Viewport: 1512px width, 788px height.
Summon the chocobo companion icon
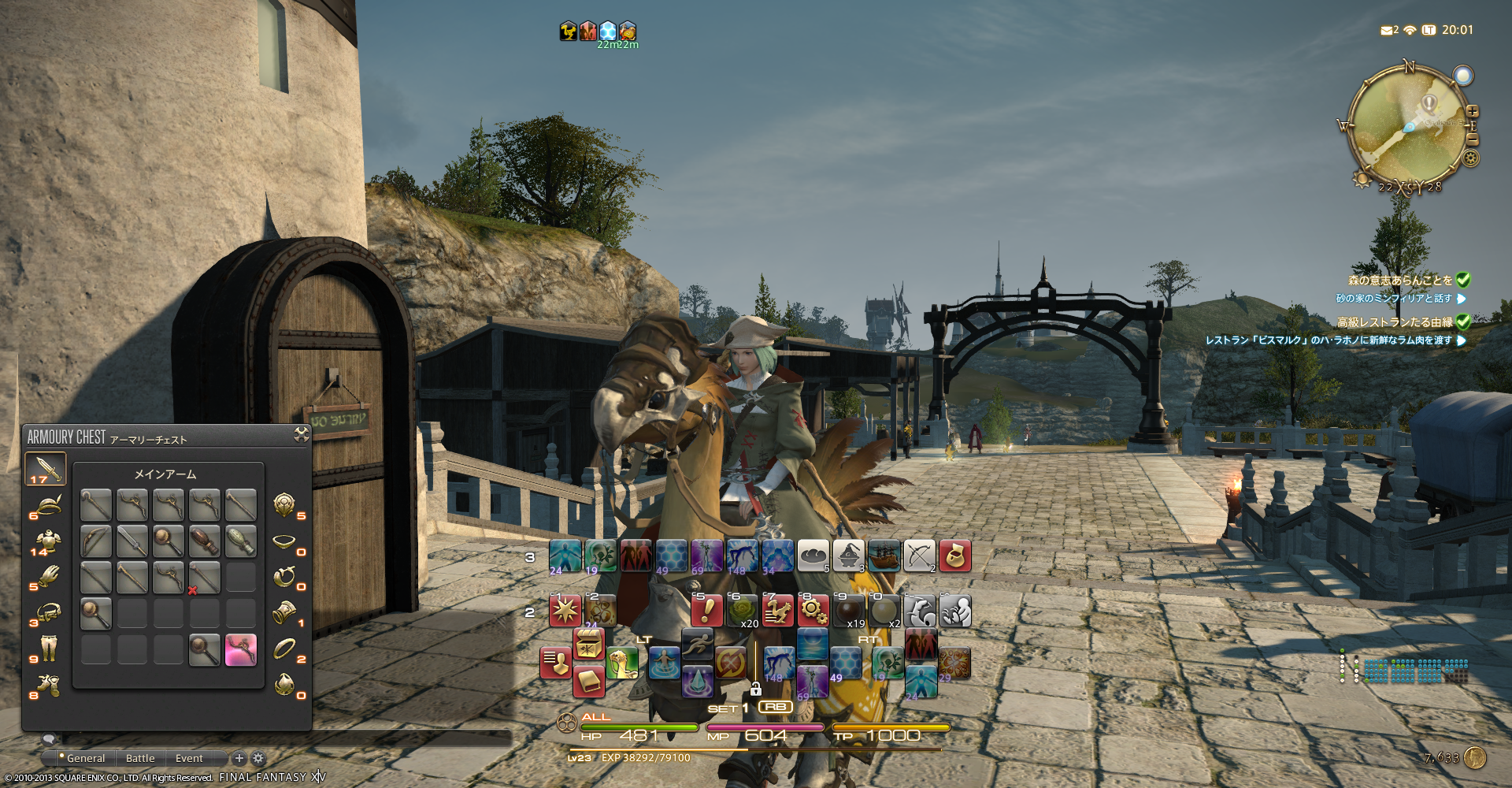(622, 663)
